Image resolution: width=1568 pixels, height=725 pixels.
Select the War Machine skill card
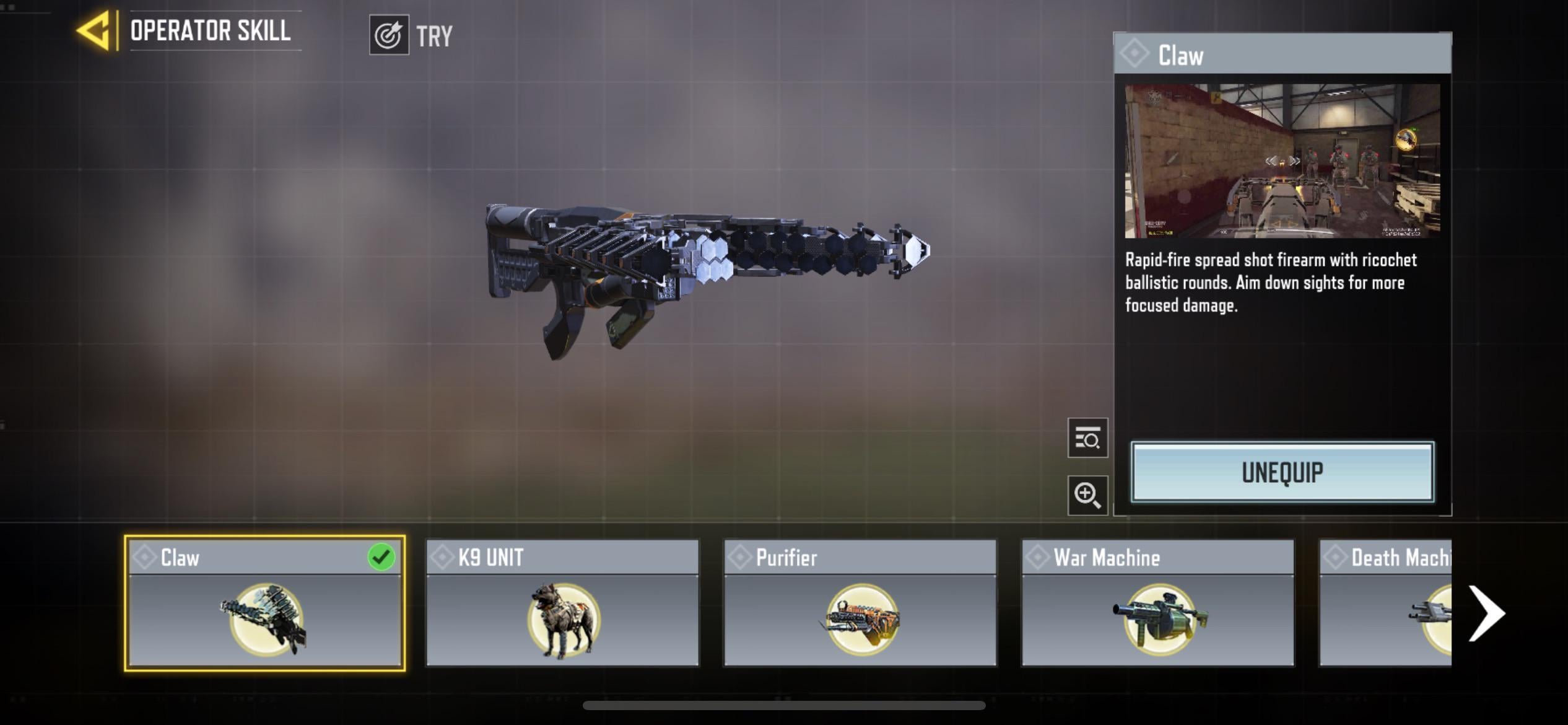[1157, 603]
